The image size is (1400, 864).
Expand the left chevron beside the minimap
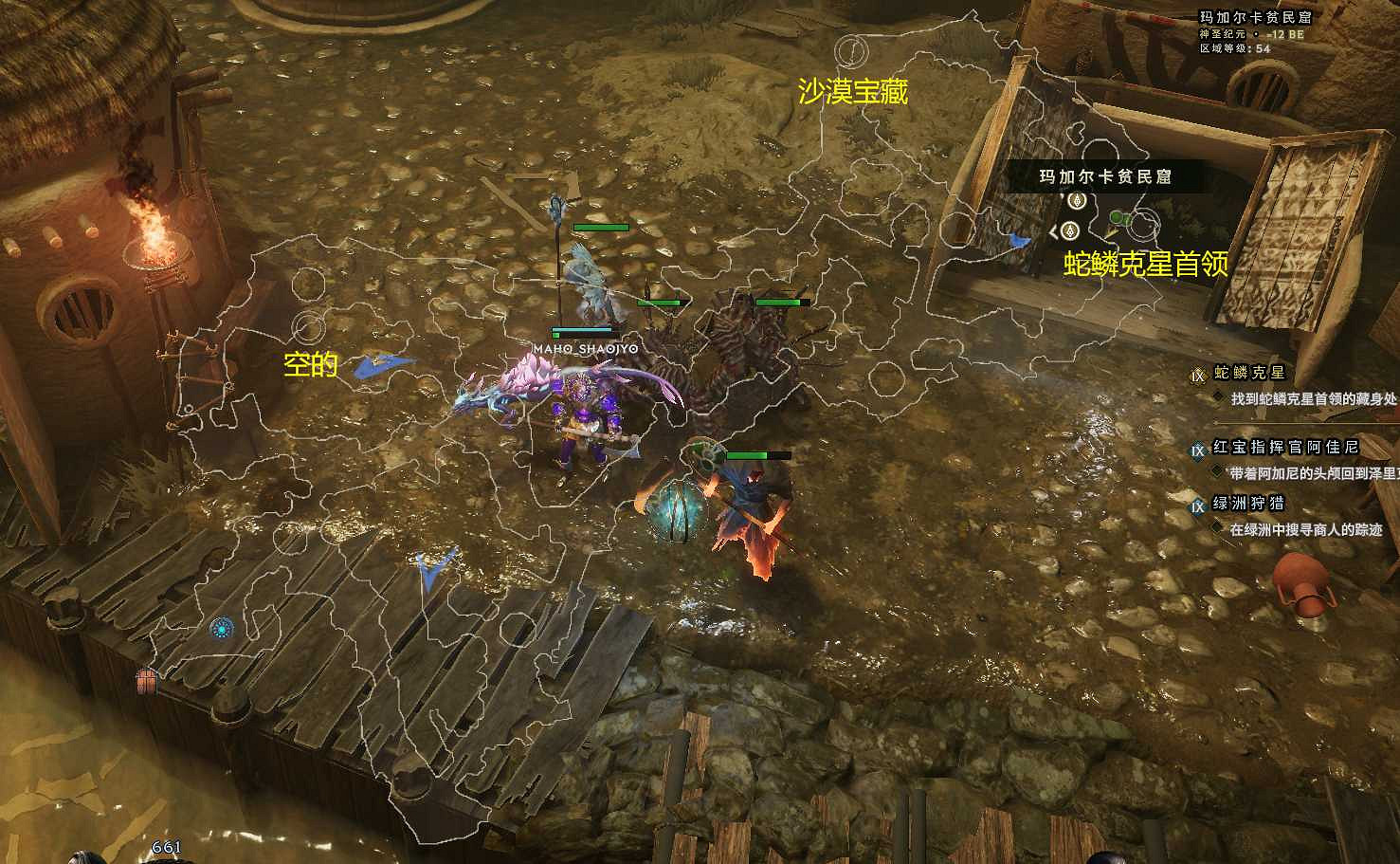click(1052, 231)
